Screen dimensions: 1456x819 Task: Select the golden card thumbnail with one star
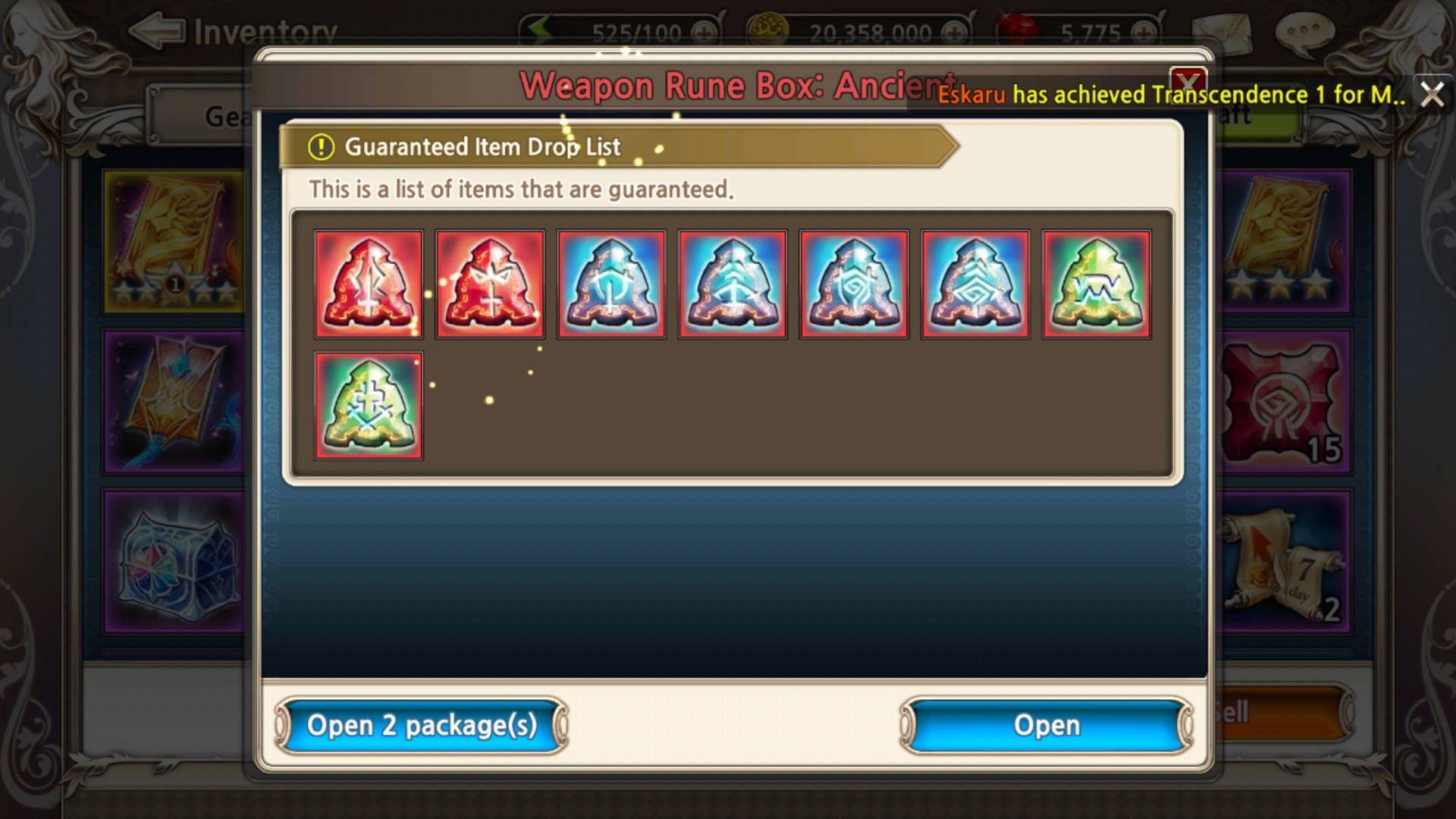(x=174, y=241)
